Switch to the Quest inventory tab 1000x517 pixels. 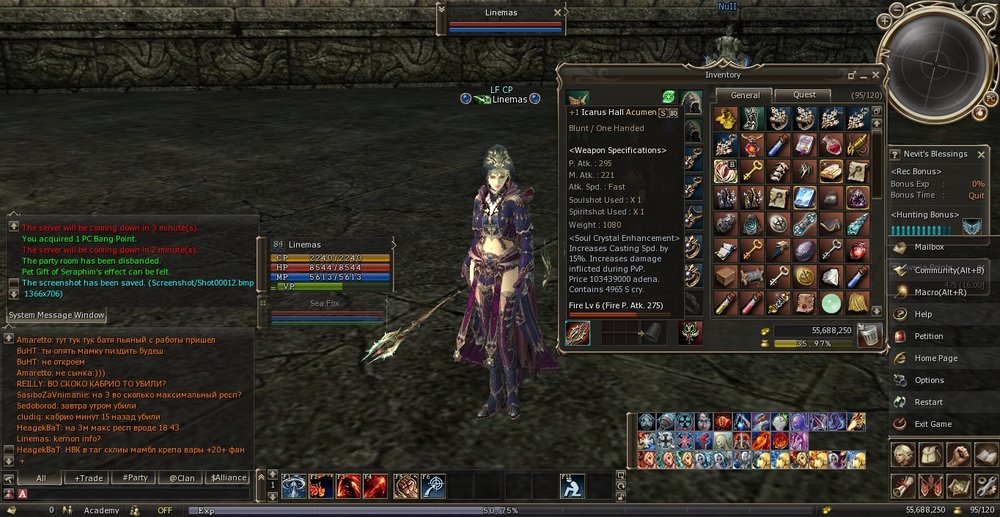pos(804,95)
